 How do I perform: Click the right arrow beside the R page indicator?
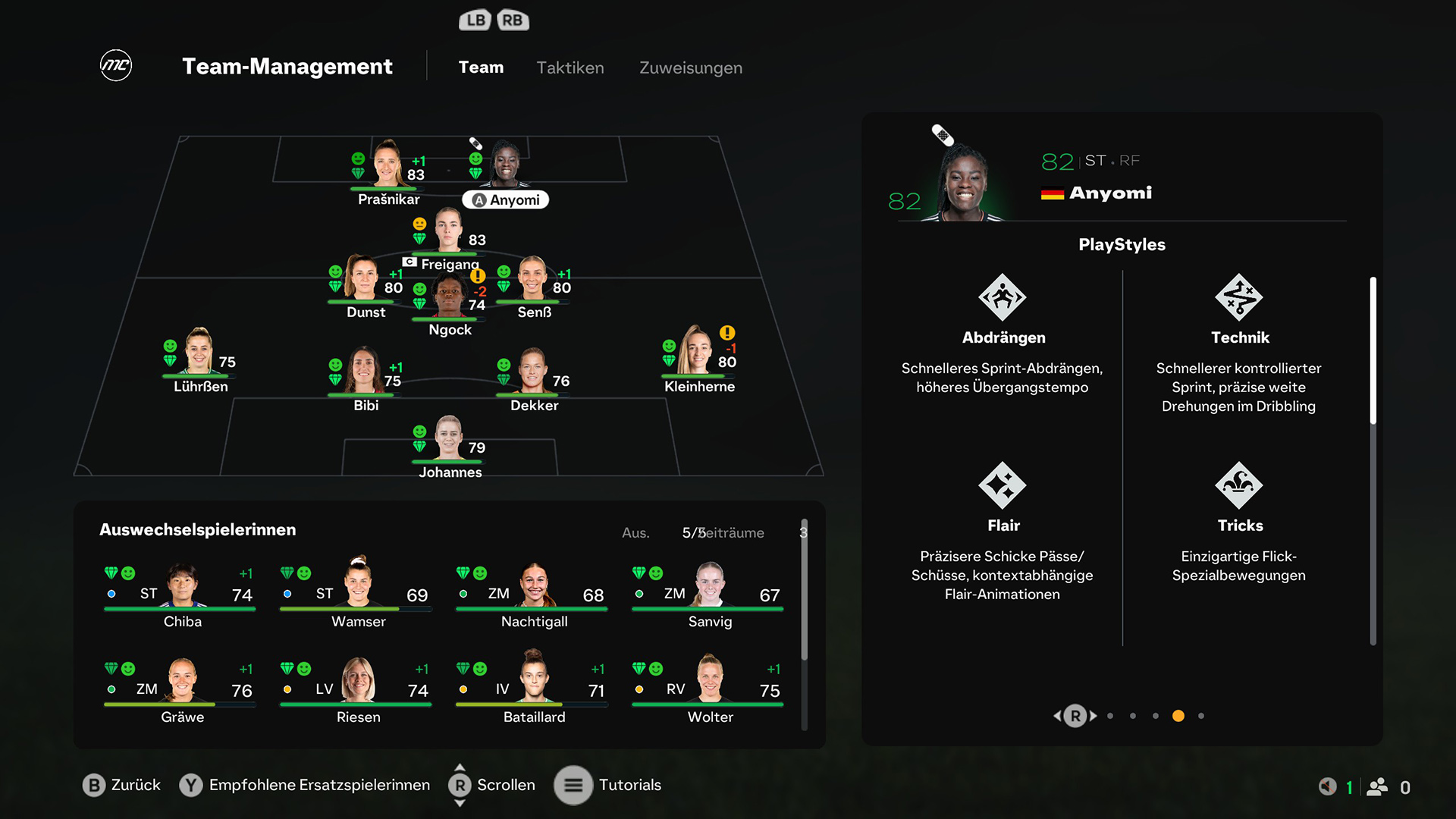click(x=1092, y=715)
